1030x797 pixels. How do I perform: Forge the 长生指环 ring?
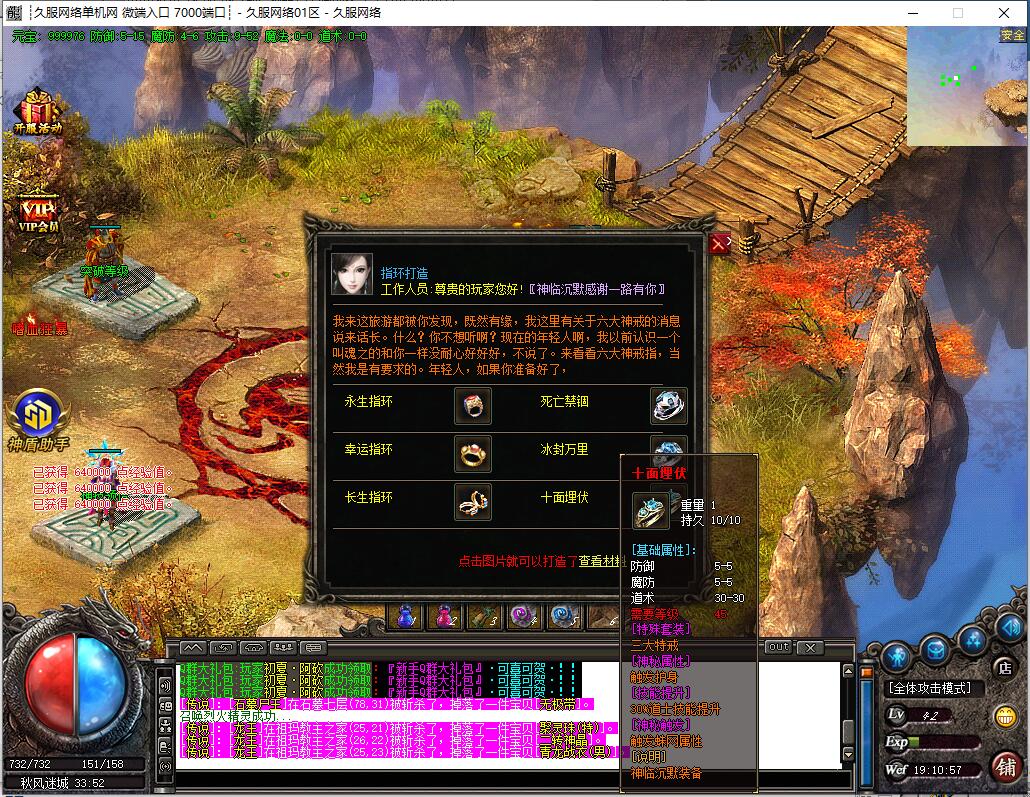point(472,502)
